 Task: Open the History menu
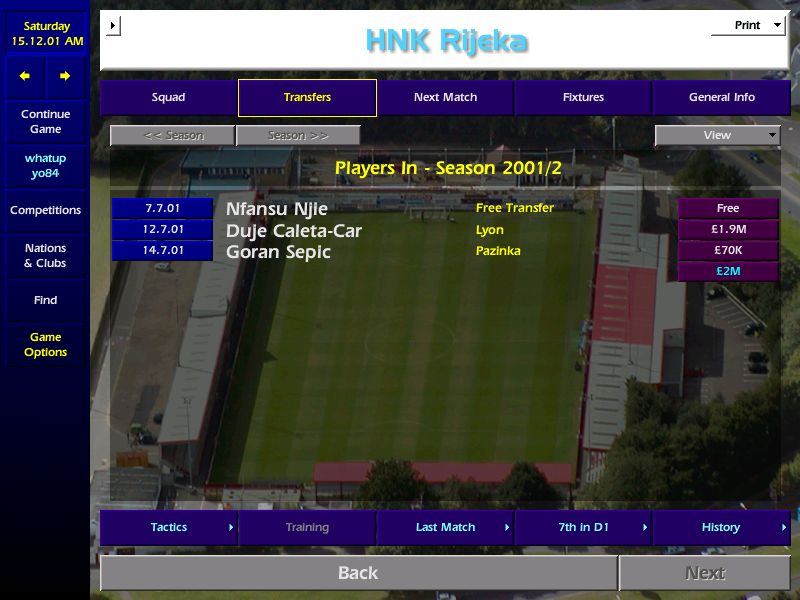point(721,528)
